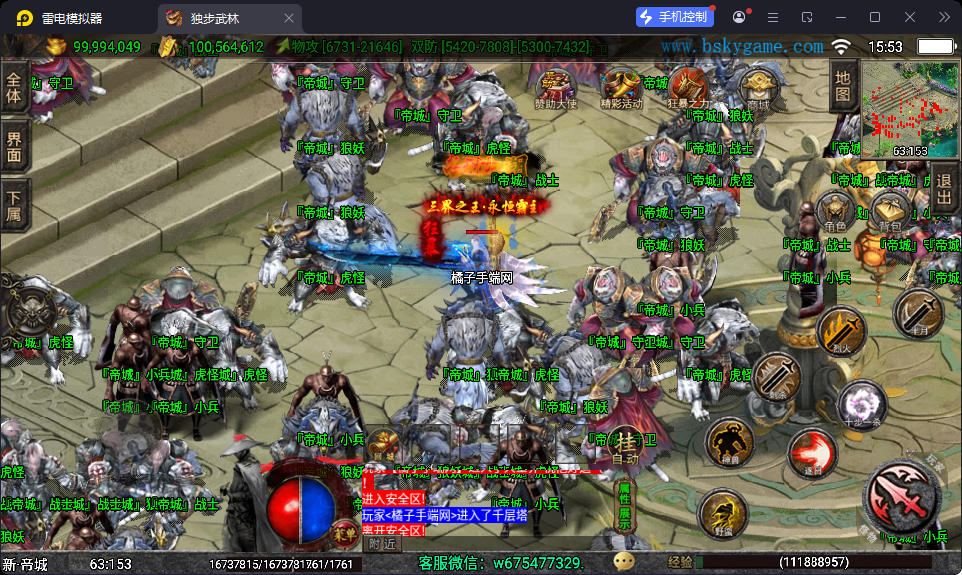The height and width of the screenshot is (575, 962).
Task: Open the 角色 character sheet
Action: point(836,211)
